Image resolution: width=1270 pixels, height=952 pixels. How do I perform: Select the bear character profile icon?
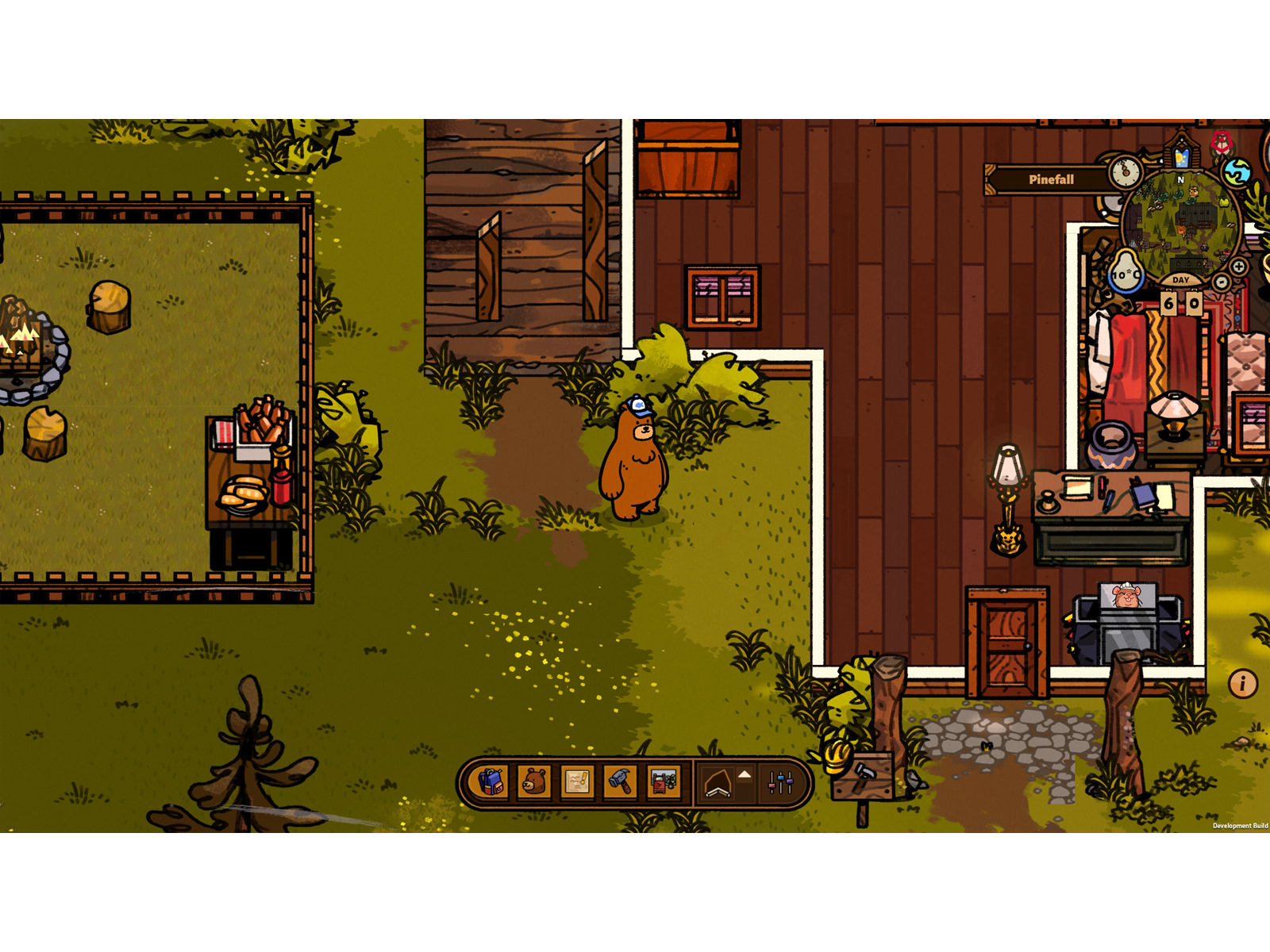click(533, 781)
